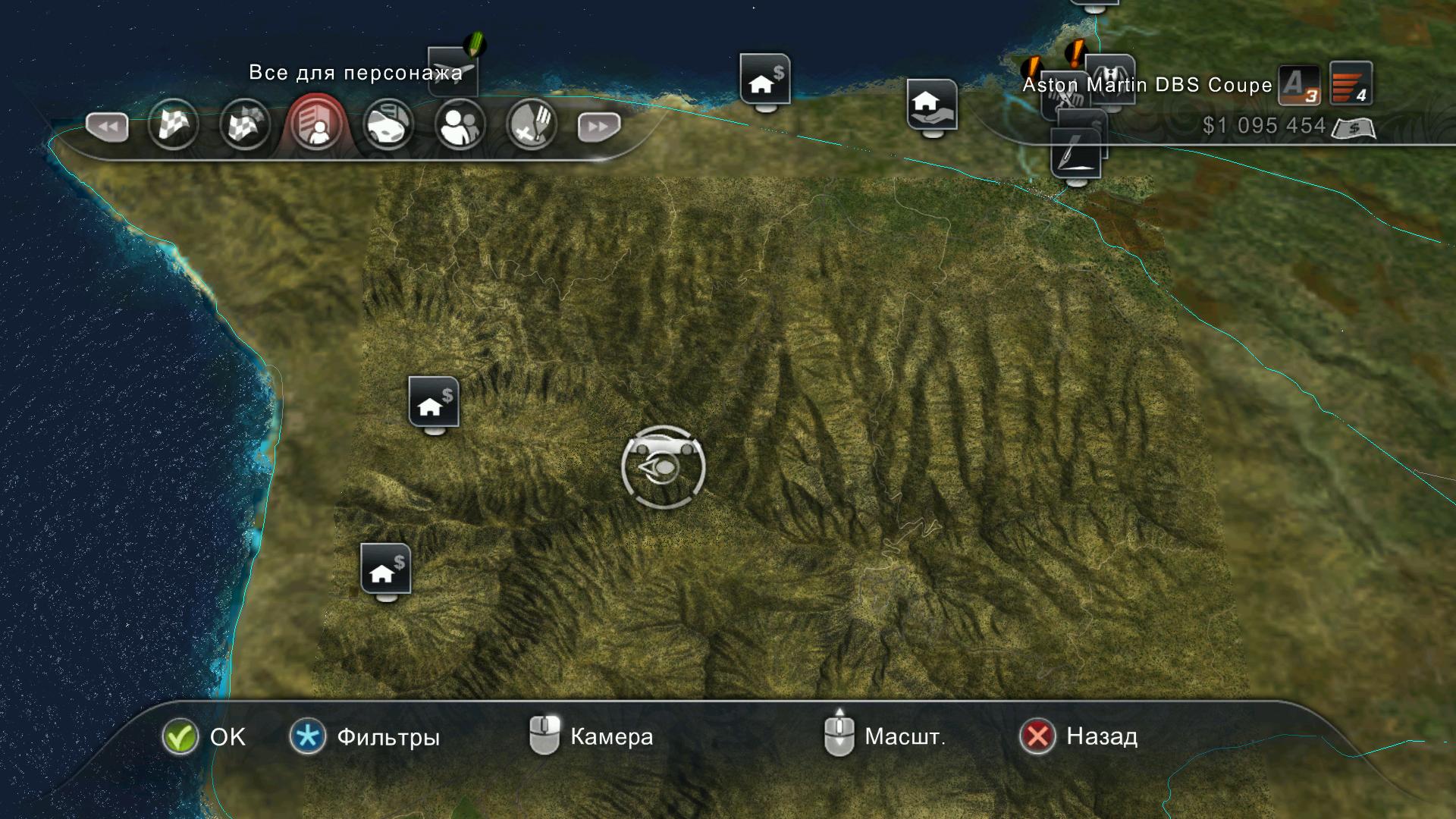Select the double checkered flags filter
The width and height of the screenshot is (1456, 819).
pyautogui.click(x=245, y=125)
